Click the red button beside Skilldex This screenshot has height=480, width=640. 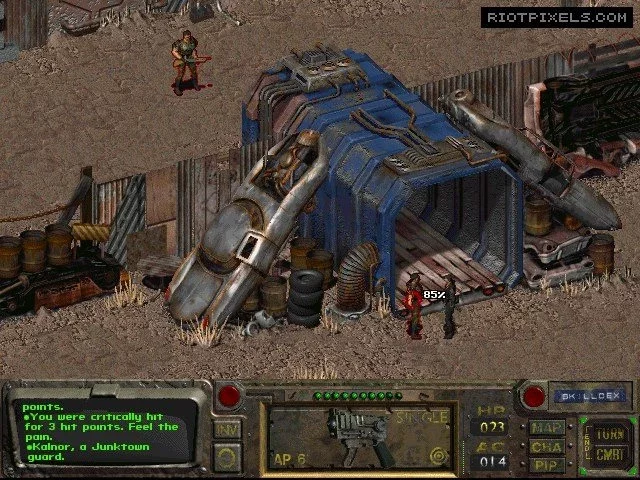[x=534, y=396]
